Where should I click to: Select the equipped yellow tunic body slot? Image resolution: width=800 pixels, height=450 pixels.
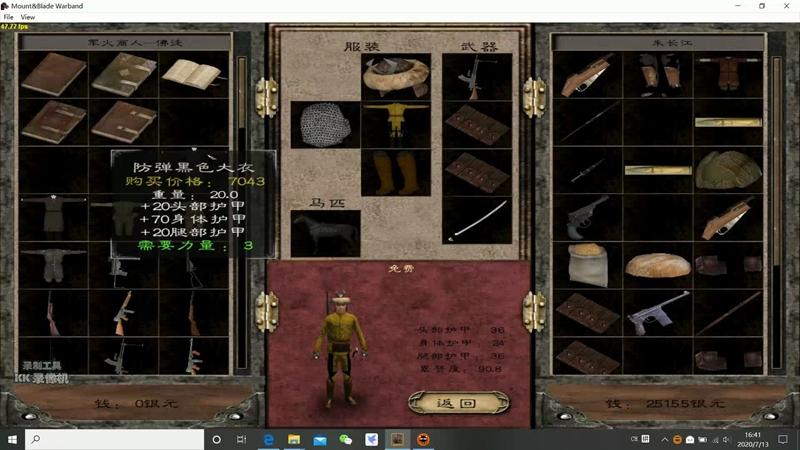pos(395,124)
